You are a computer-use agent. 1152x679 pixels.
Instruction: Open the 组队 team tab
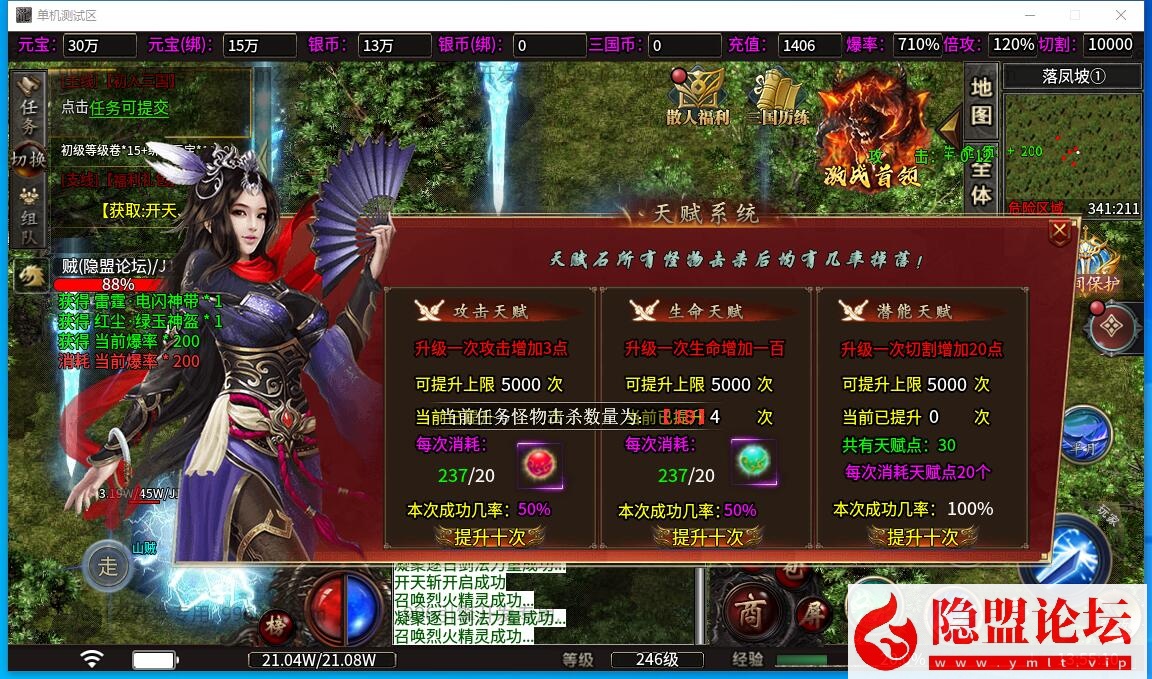click(29, 216)
